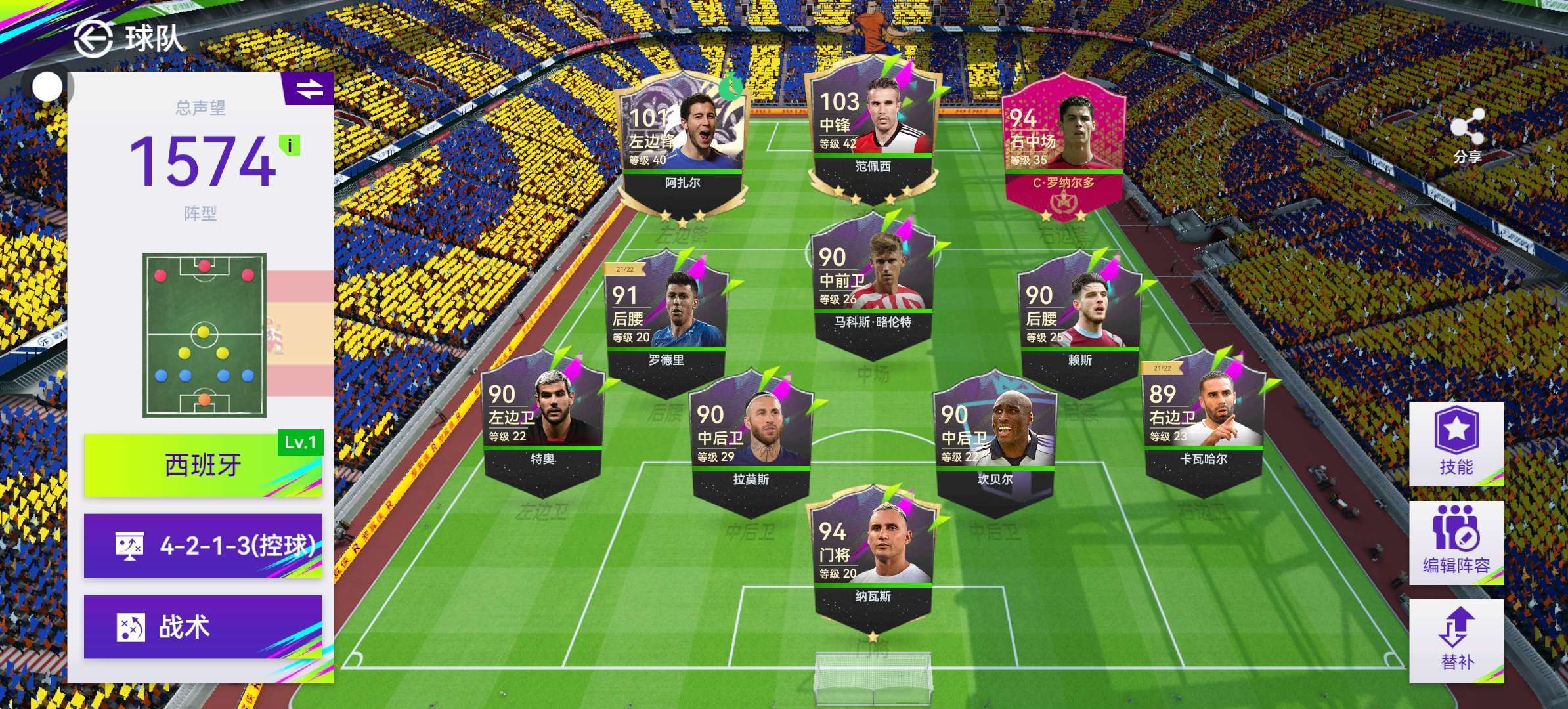Select the 西班牙 team banner
This screenshot has width=1568, height=709.
(x=203, y=465)
